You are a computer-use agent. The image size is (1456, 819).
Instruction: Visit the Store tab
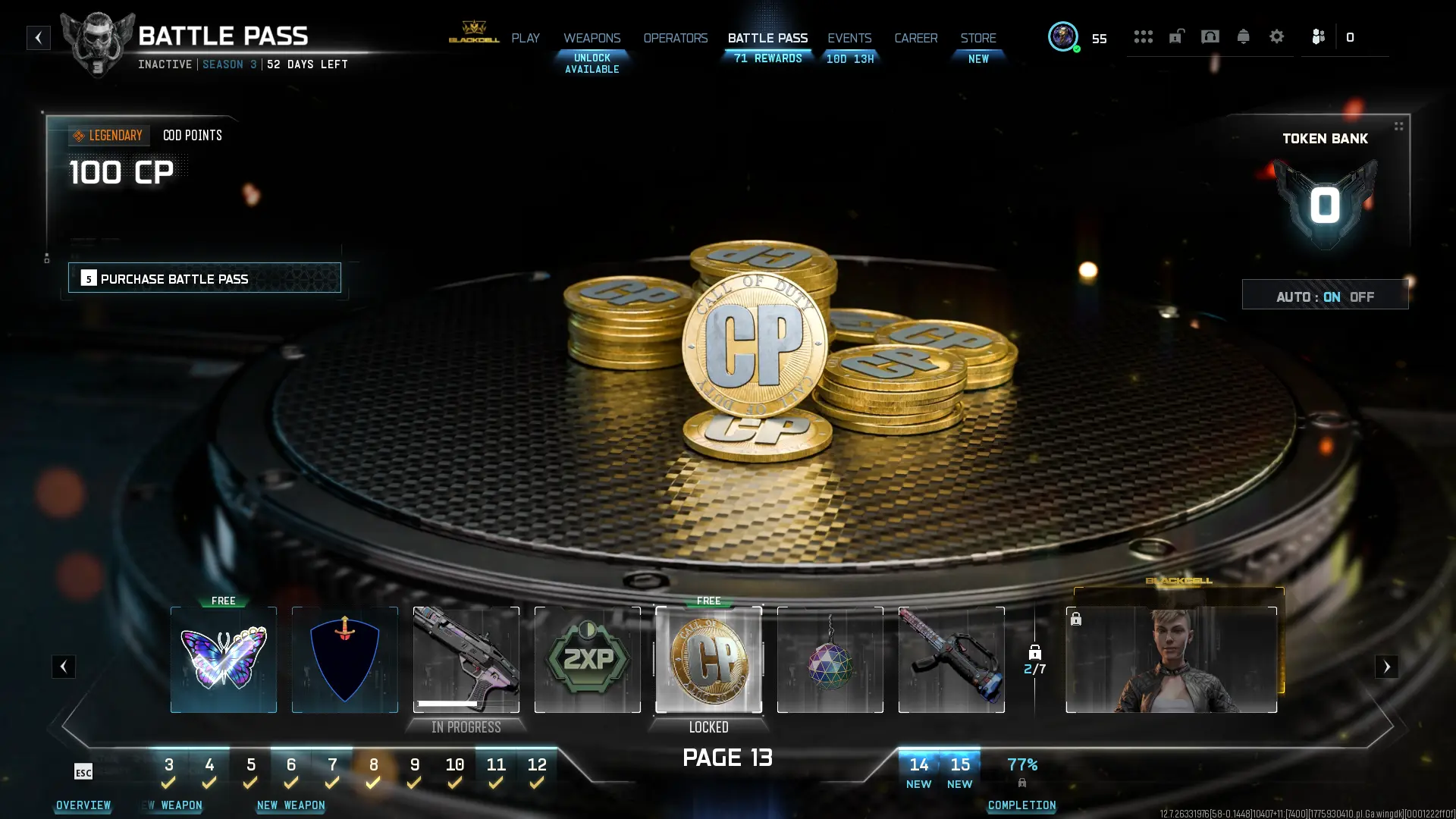[978, 38]
